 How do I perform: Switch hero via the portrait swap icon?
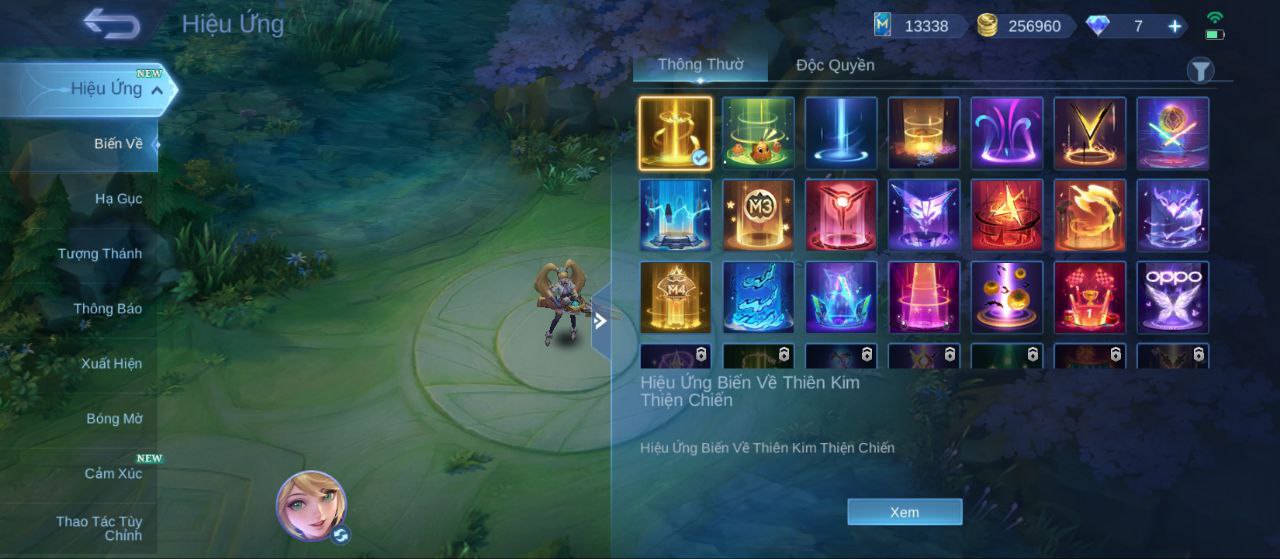pyautogui.click(x=340, y=535)
